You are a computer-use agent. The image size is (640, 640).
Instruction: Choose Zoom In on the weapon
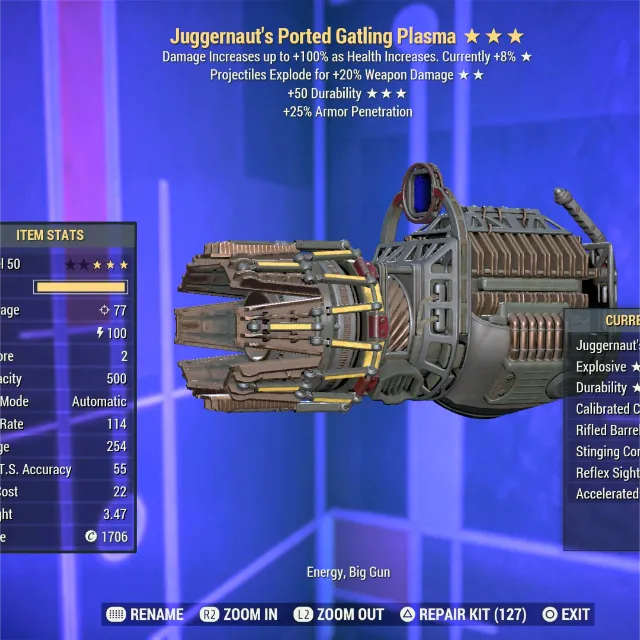239,614
